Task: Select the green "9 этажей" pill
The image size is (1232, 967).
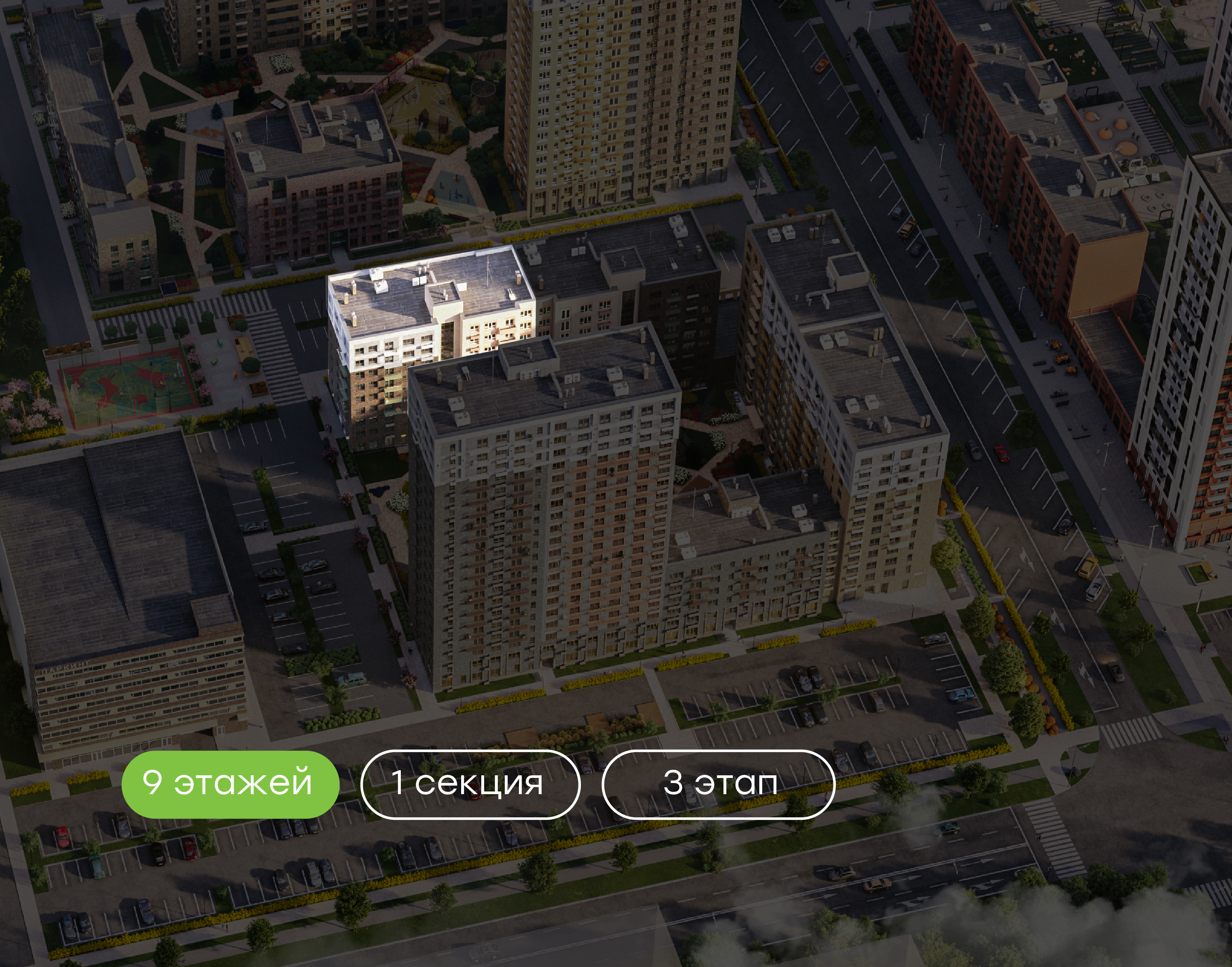Action: (x=230, y=784)
